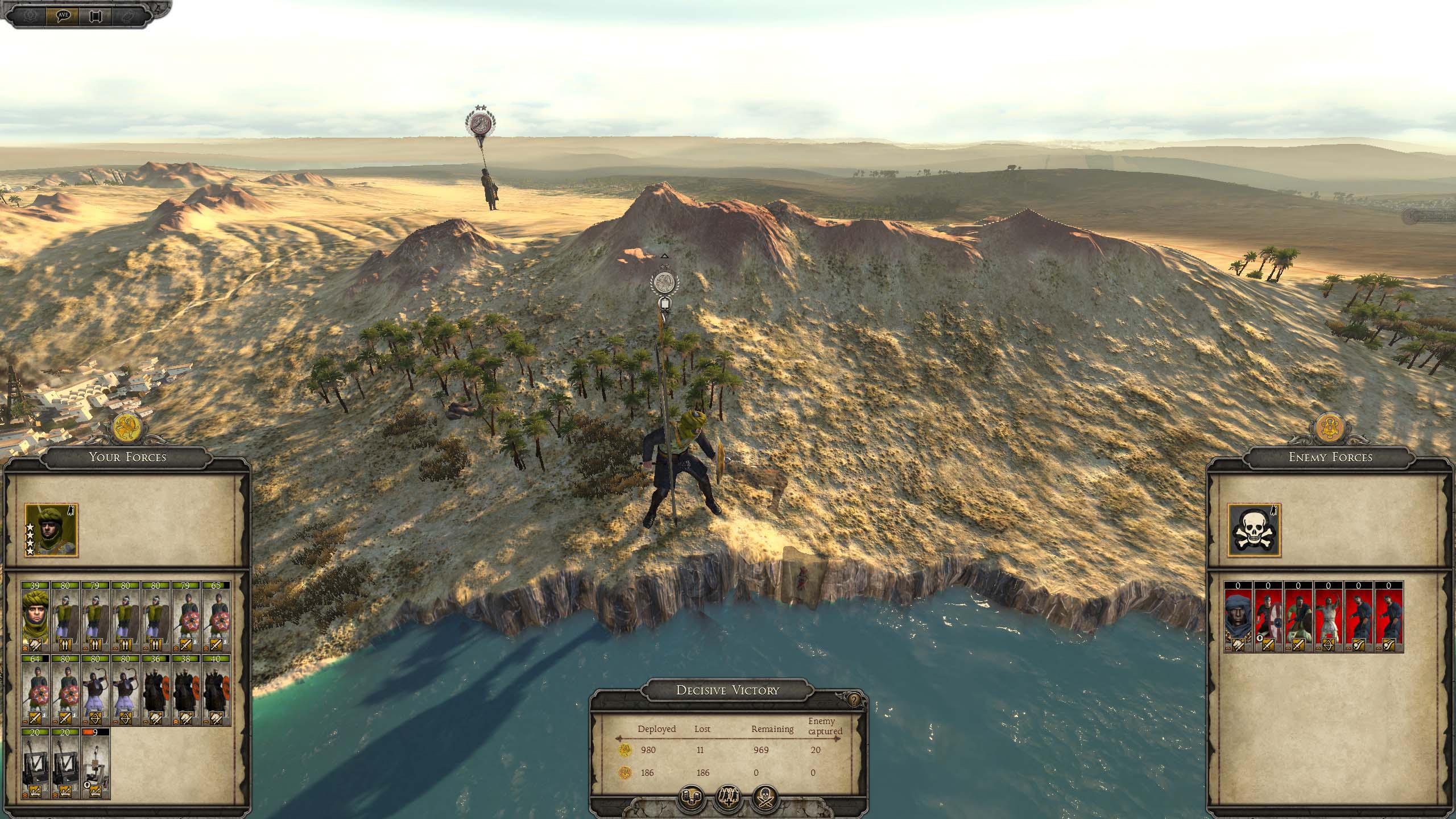Open help on the Decisive Victory panel
The image size is (1456, 819).
tap(854, 700)
